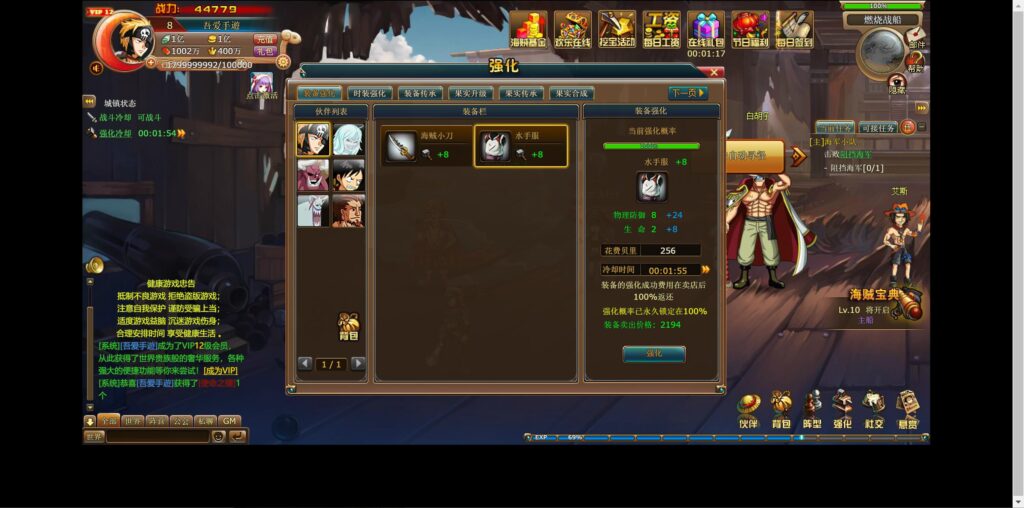Image resolution: width=1024 pixels, height=508 pixels.
Task: Select the 果实升级 tab
Action: coord(470,93)
